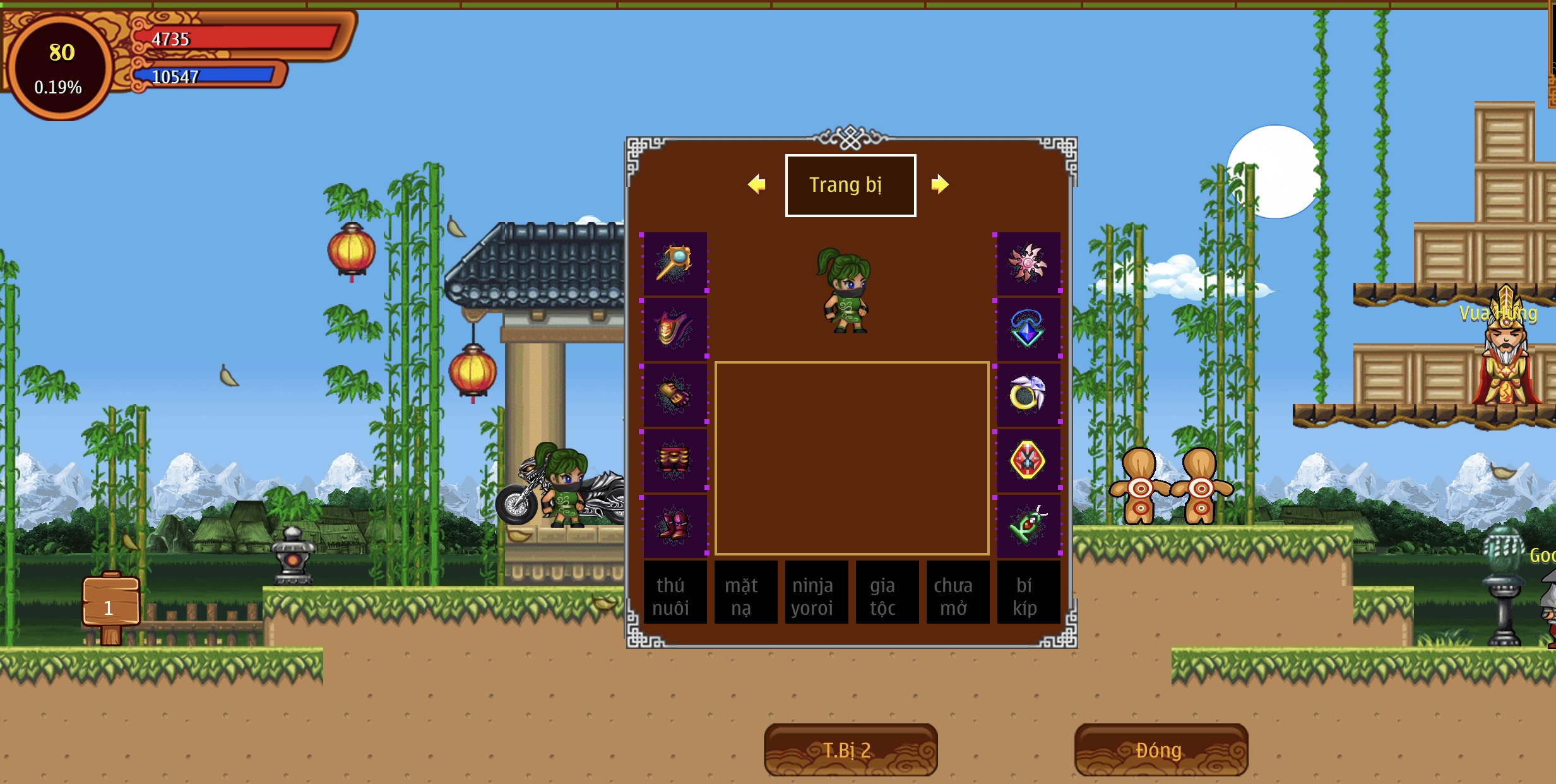Viewport: 1556px width, 784px height.
Task: Select the equipped red pants slot
Action: [x=675, y=460]
